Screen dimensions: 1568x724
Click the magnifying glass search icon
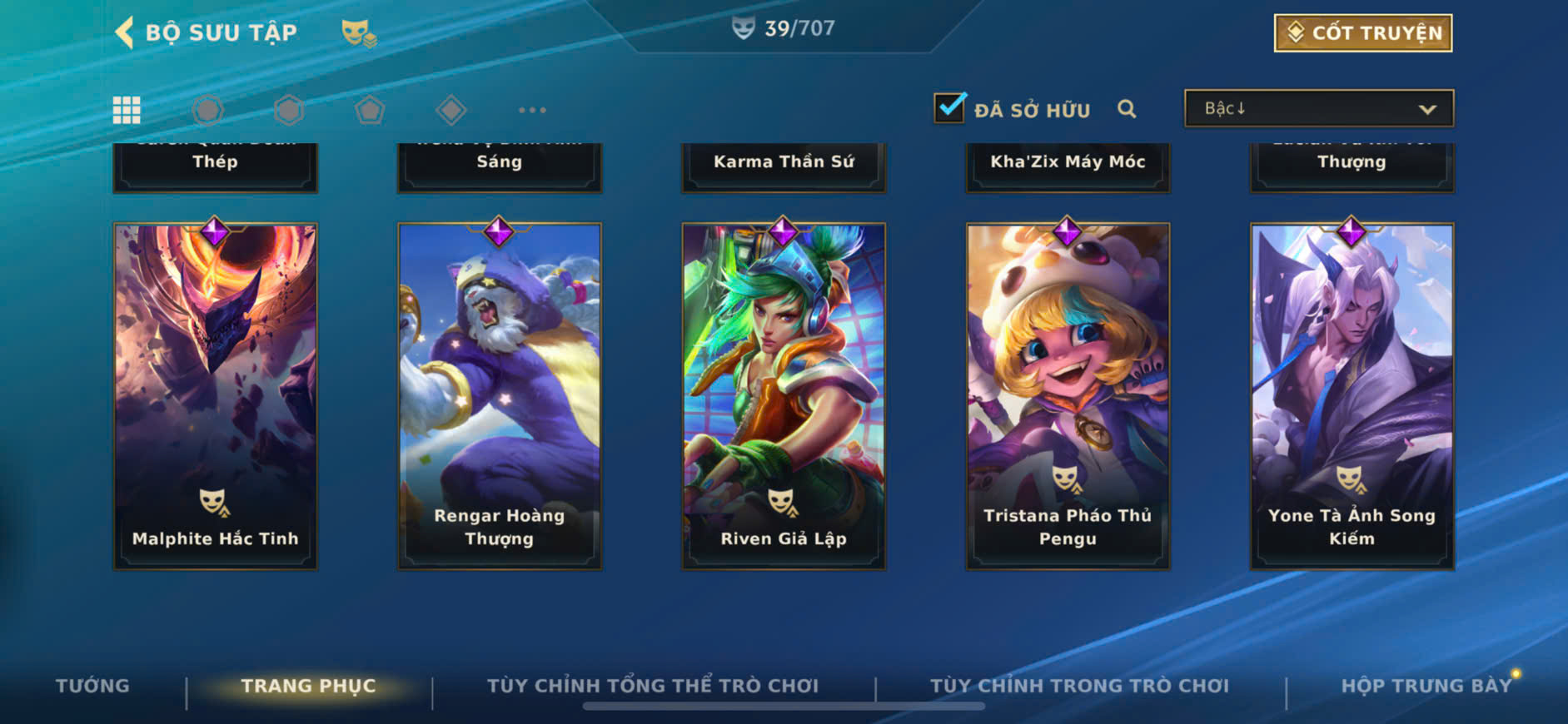[1127, 109]
